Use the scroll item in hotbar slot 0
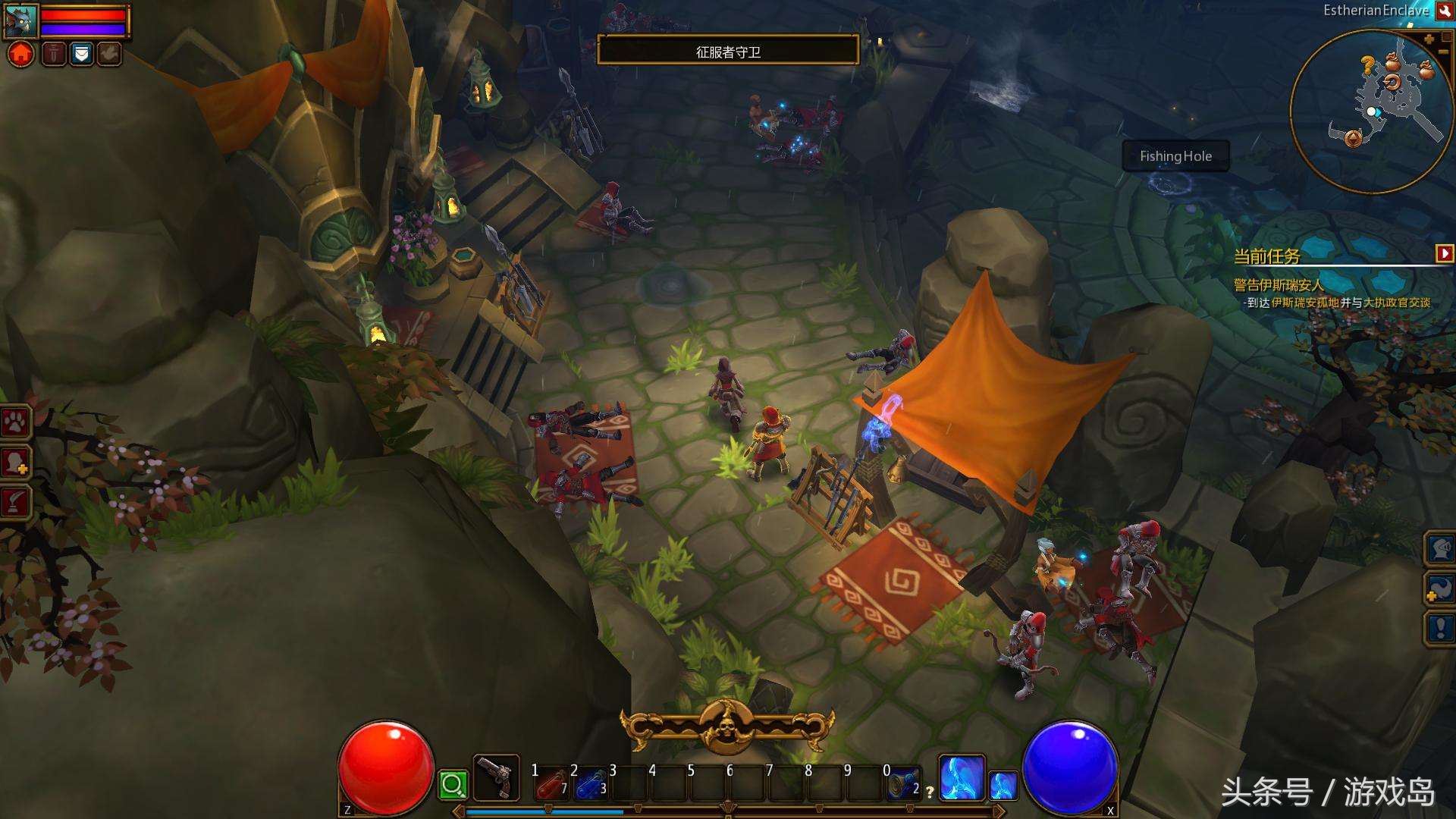This screenshot has height=819, width=1456. 902,784
